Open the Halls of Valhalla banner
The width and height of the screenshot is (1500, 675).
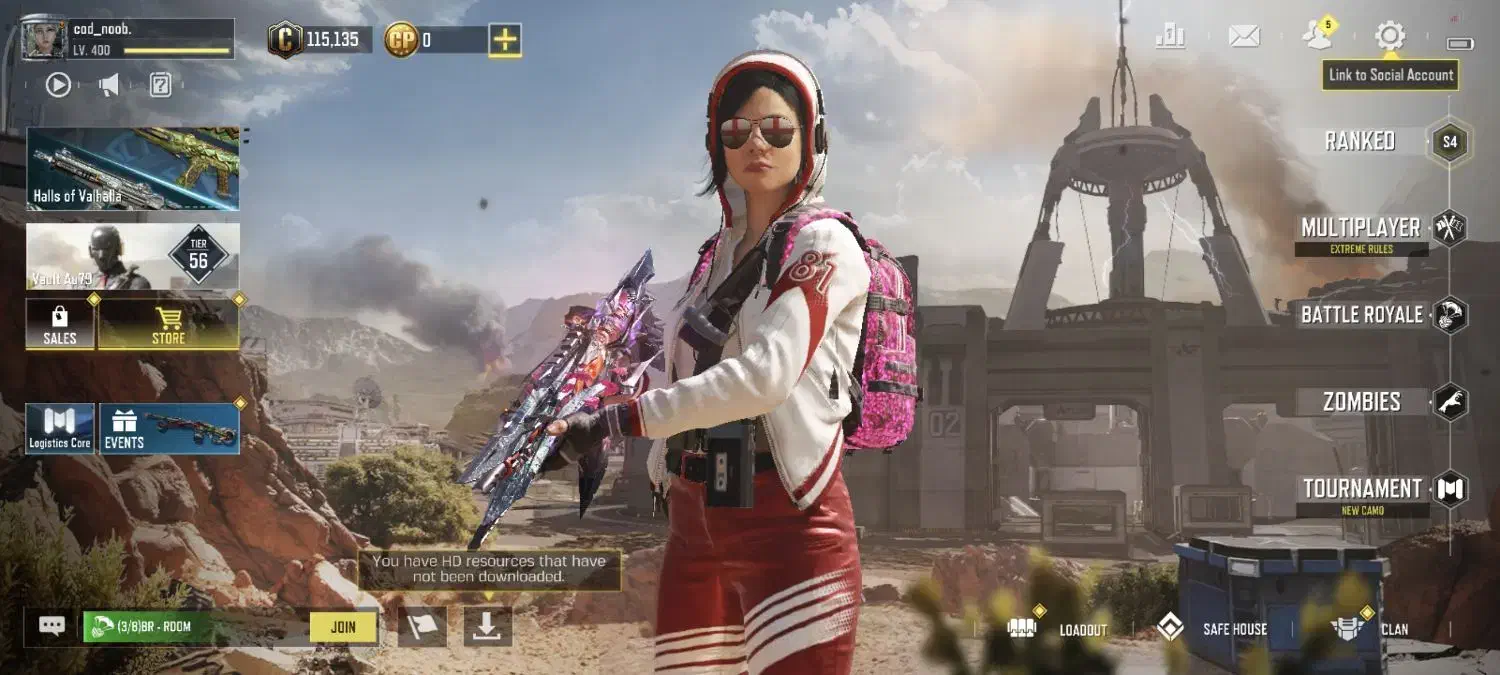133,168
